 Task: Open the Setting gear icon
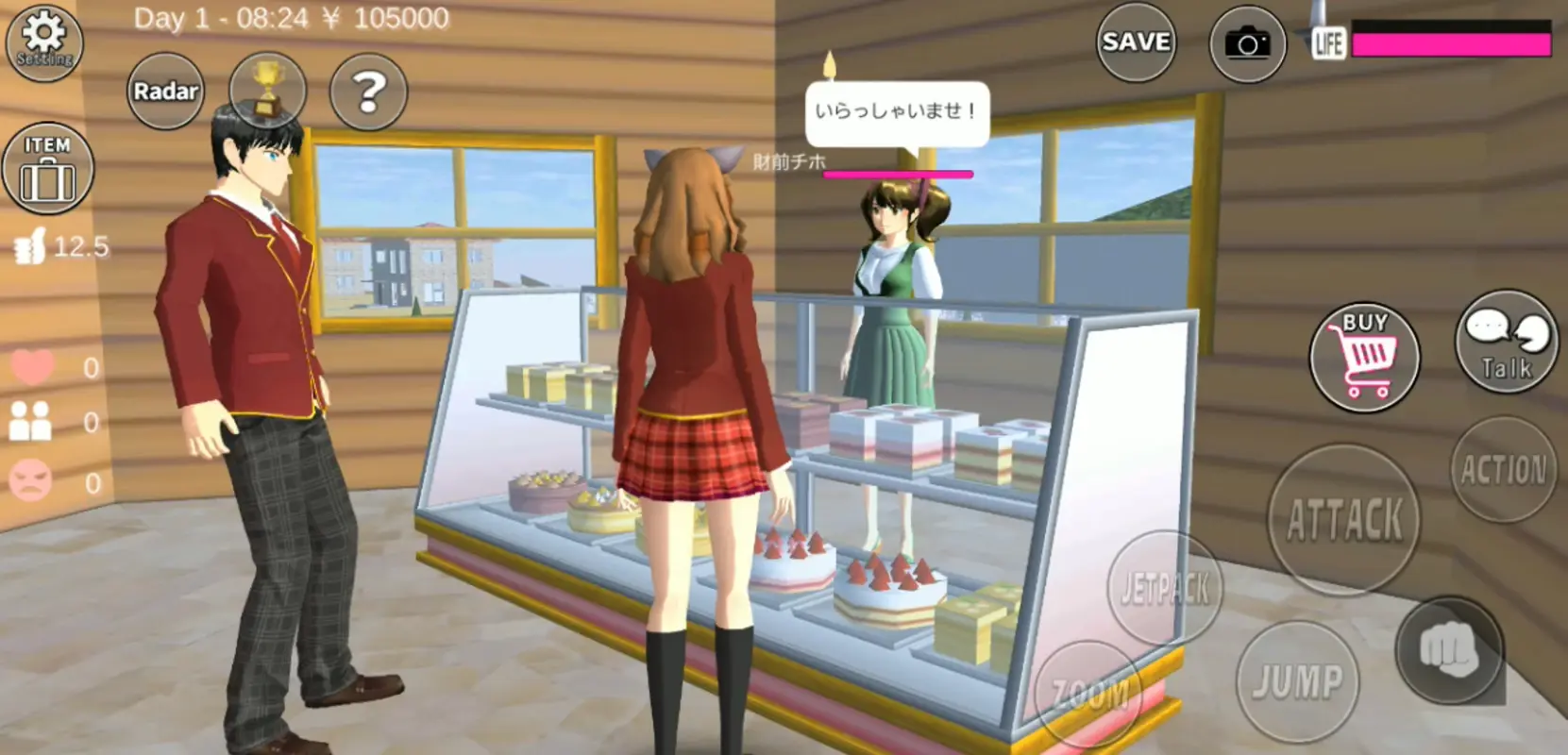tap(43, 42)
